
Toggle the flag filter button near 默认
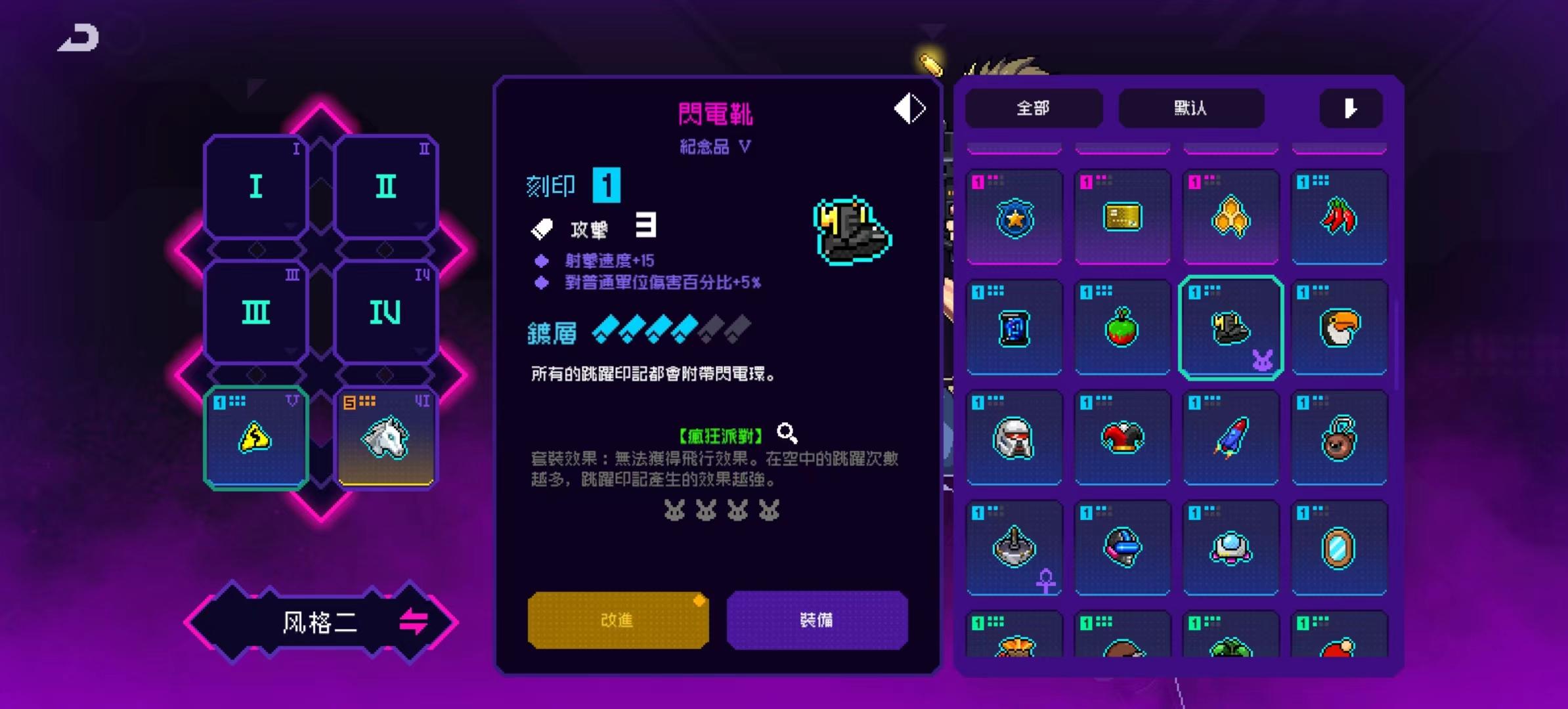pos(1351,108)
